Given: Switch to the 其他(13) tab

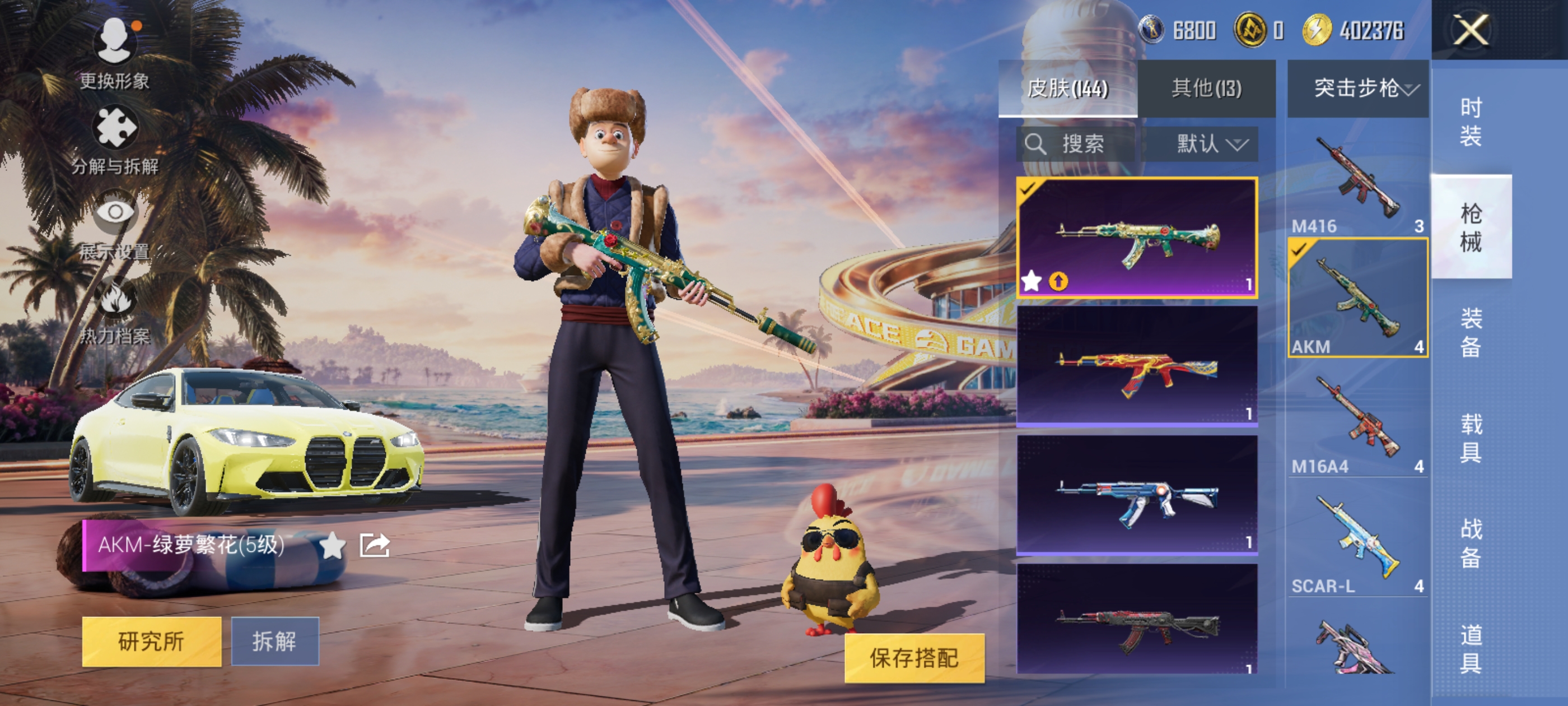Looking at the screenshot, I should click(x=1206, y=89).
